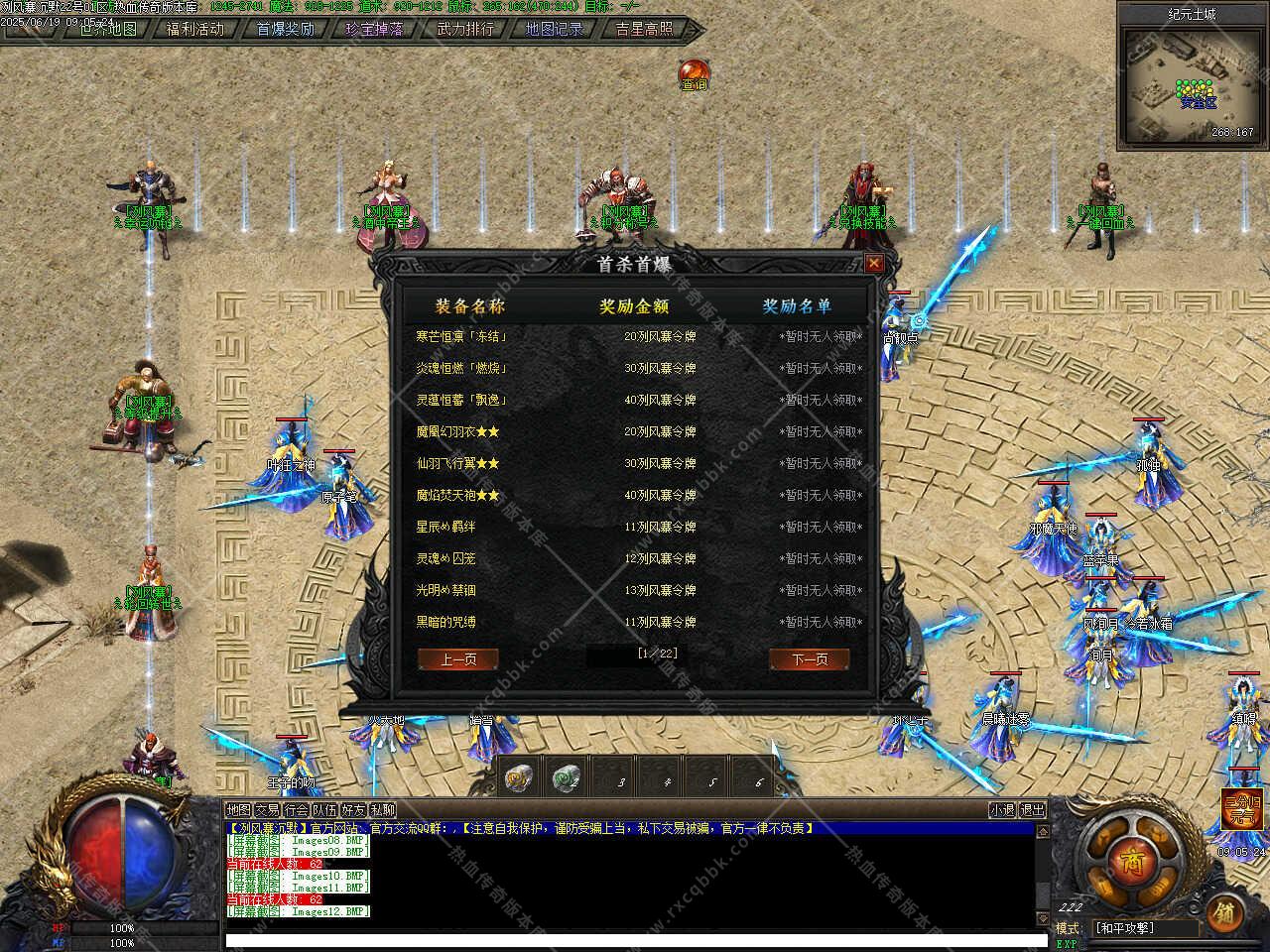Go to next page with 下一页

[x=810, y=659]
